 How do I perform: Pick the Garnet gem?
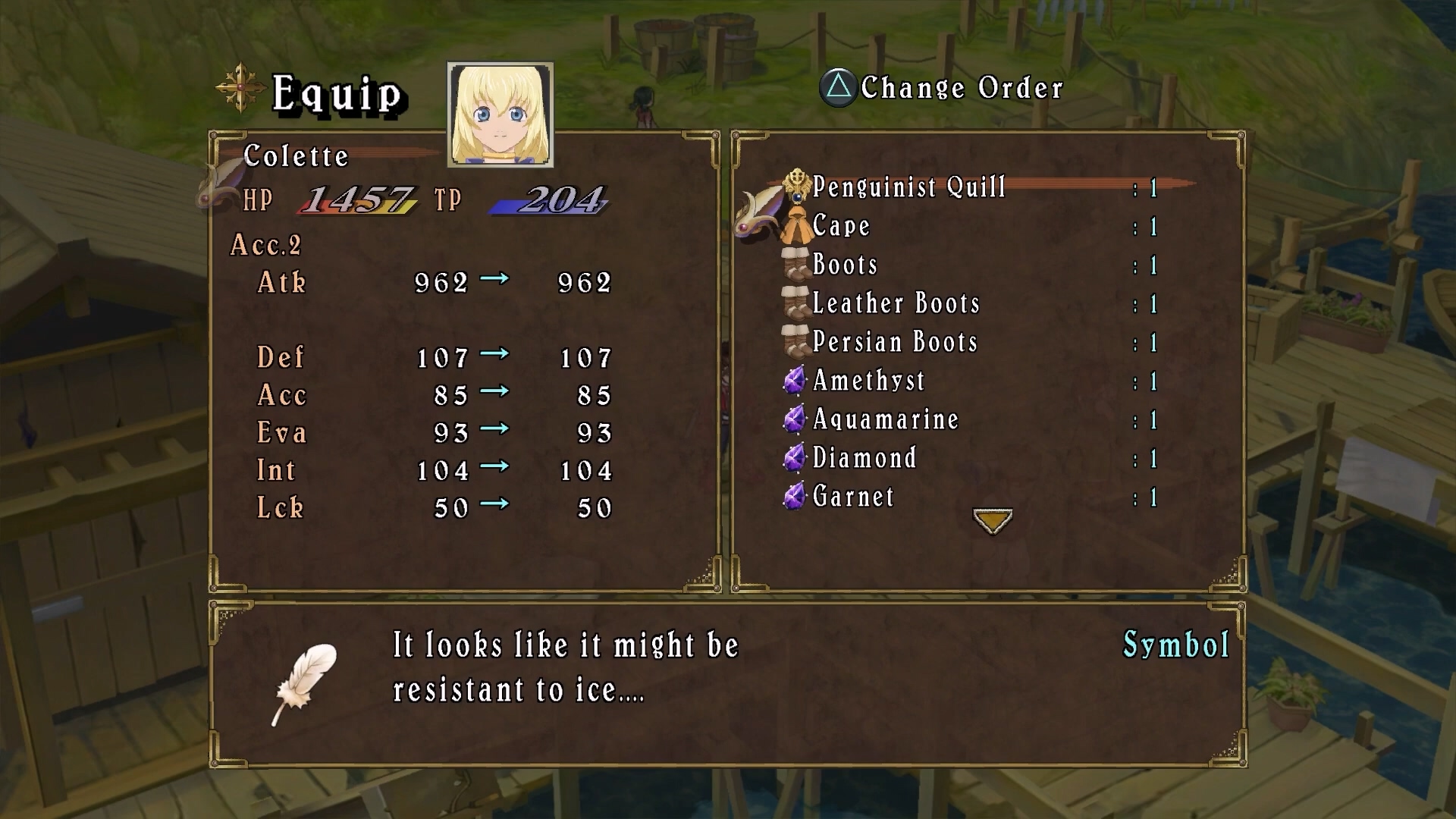(x=853, y=497)
